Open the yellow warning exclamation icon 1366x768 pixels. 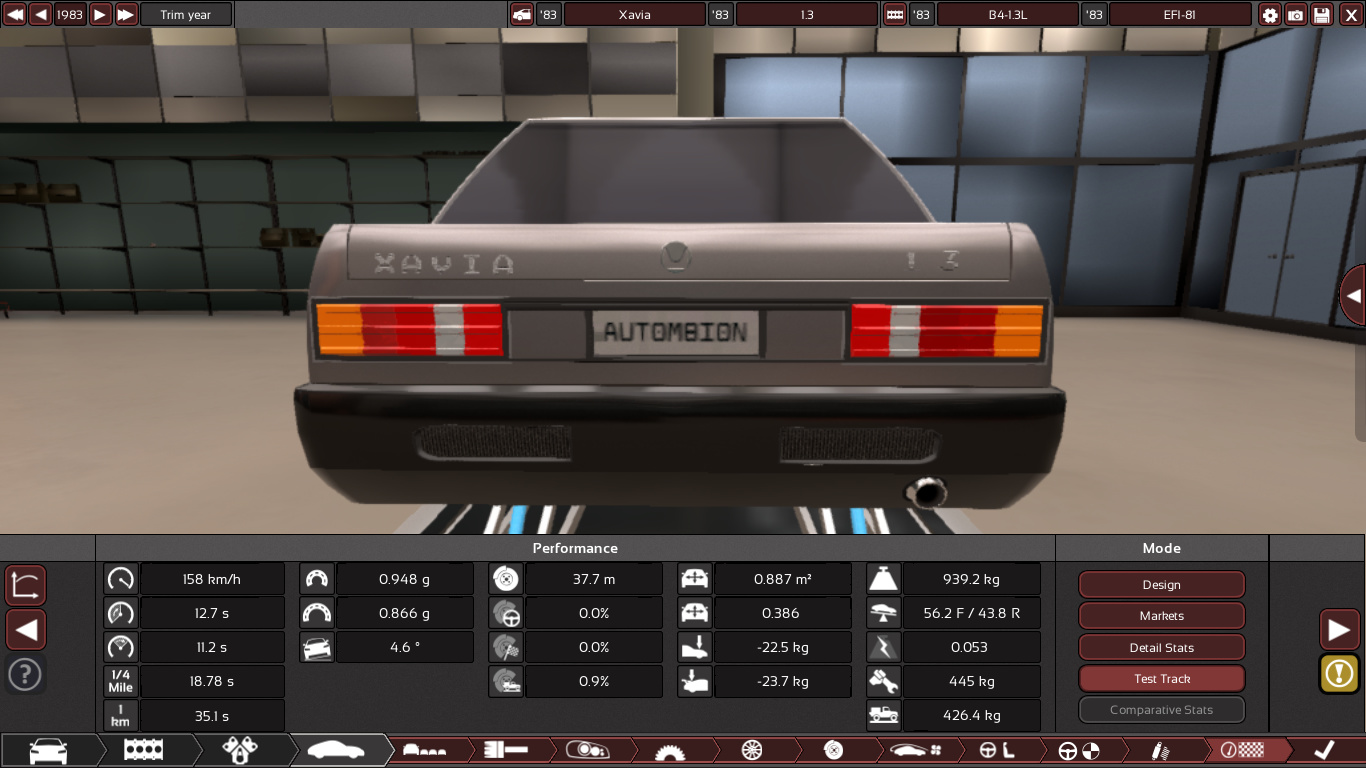click(1339, 673)
